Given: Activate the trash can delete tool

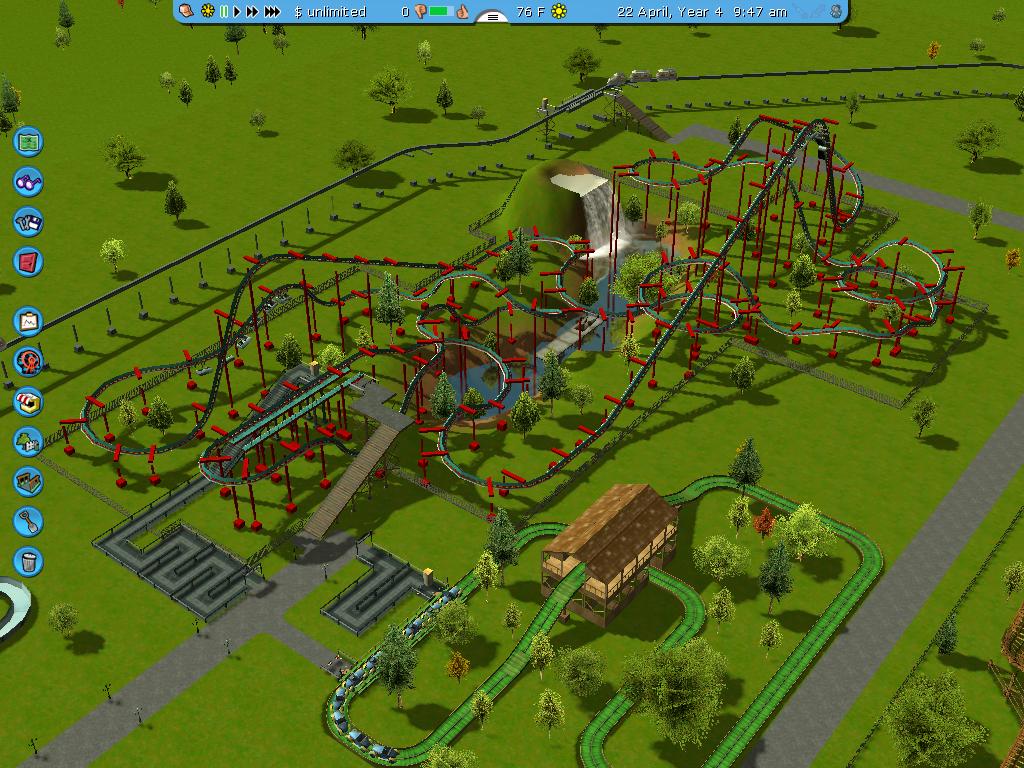Looking at the screenshot, I should click(x=28, y=561).
